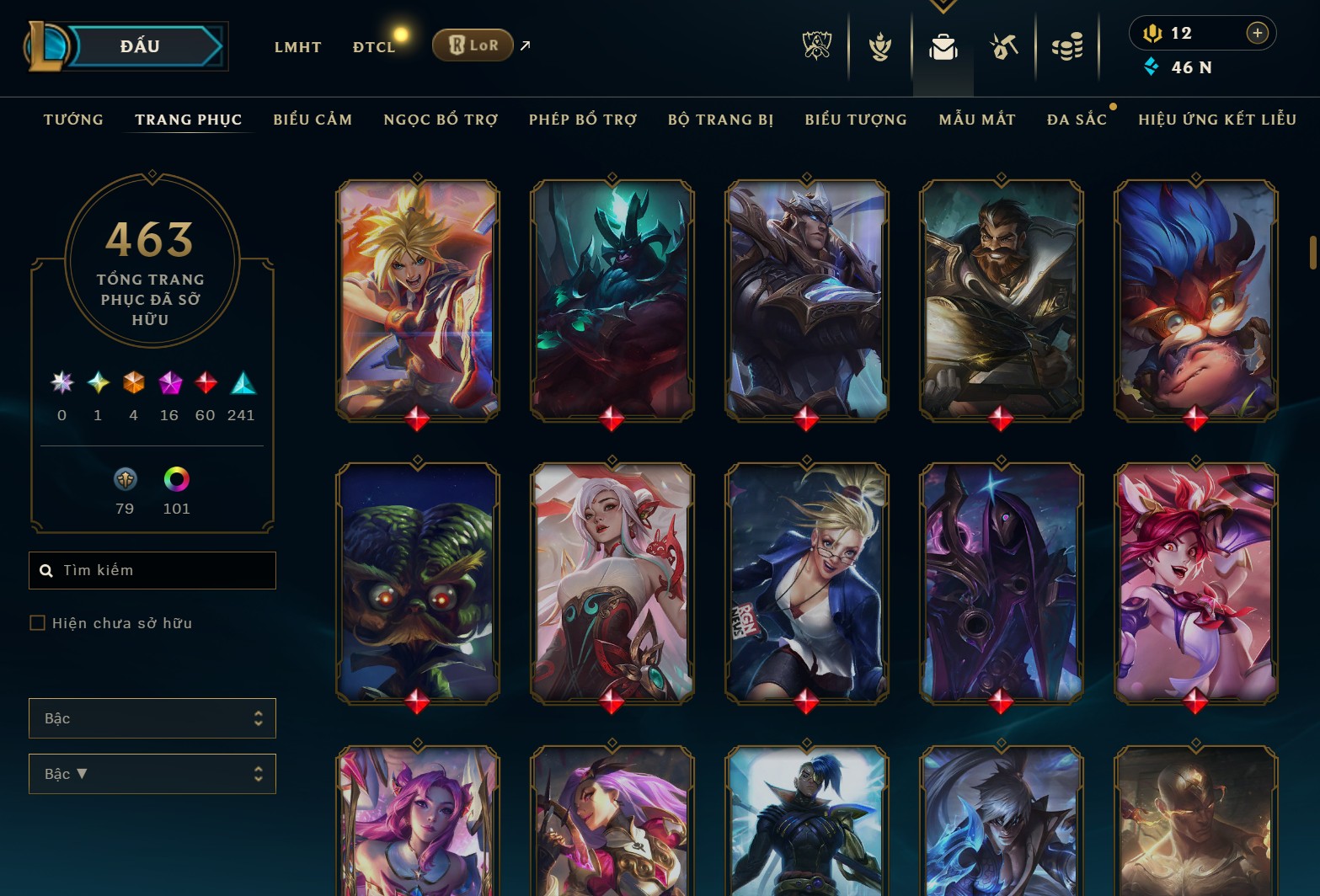Click inside the 'Tìm kiếm' search field

point(152,570)
